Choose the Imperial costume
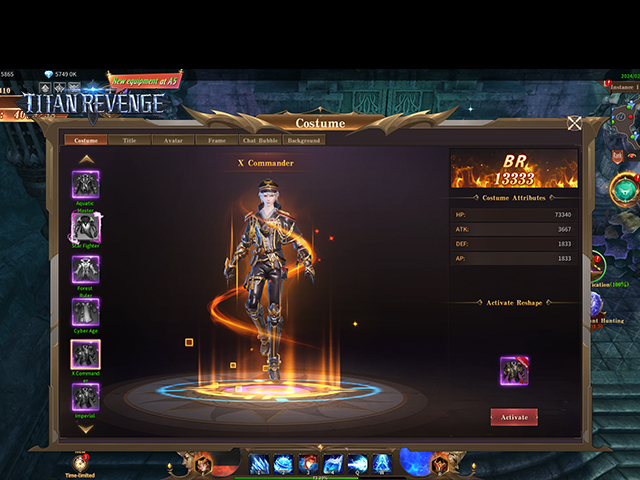 [85, 397]
